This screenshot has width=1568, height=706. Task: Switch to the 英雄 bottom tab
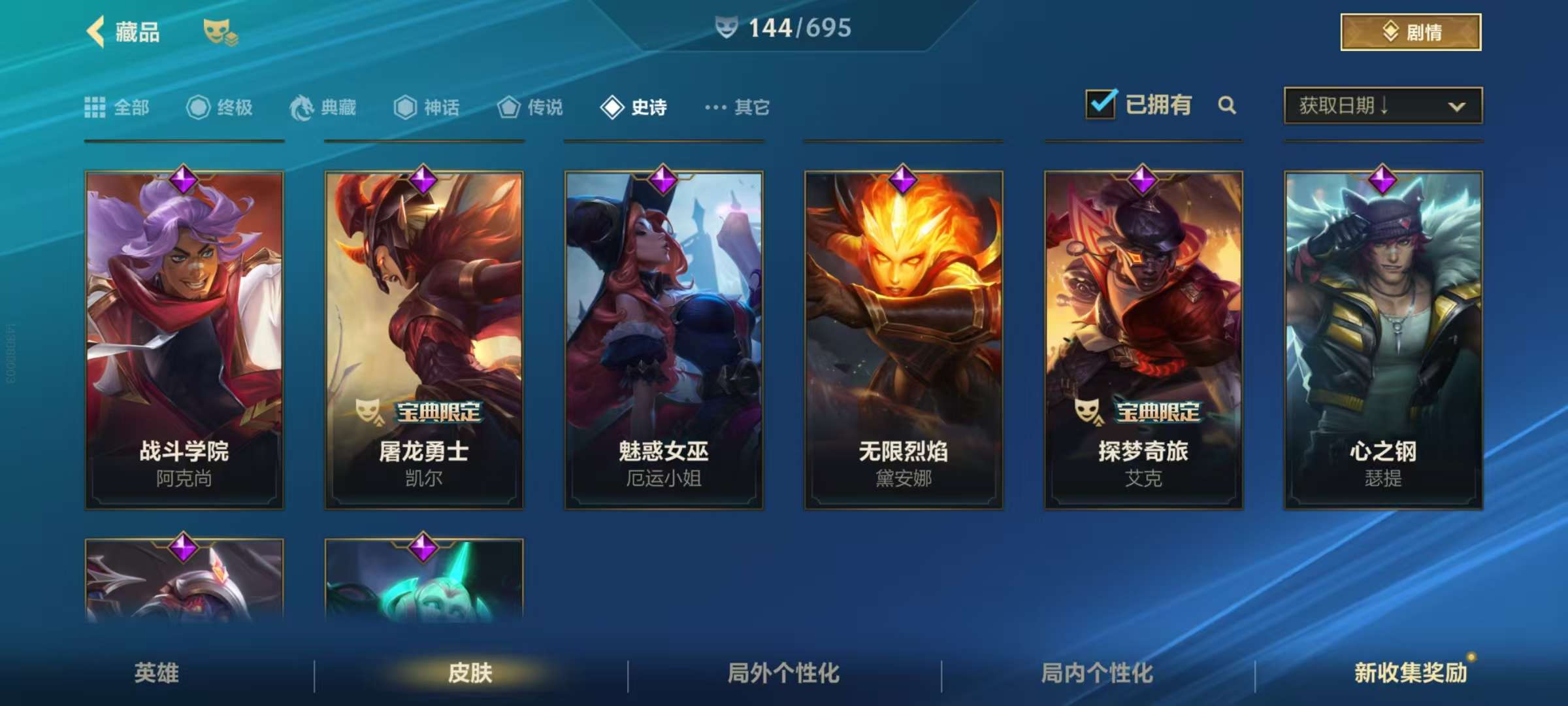(x=157, y=673)
